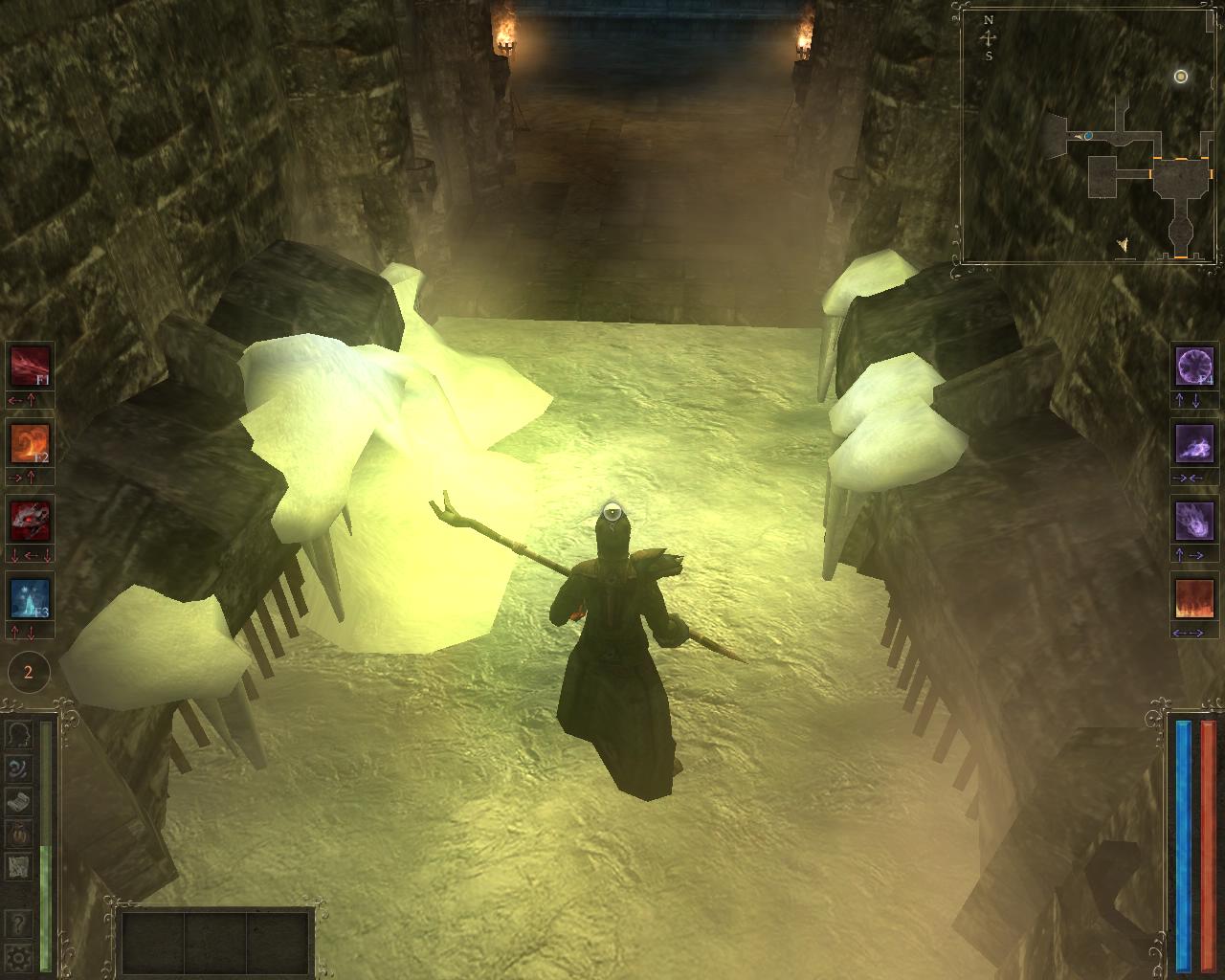Open the blue swirl spells panel
Viewport: 1225px width, 980px height.
point(20,768)
